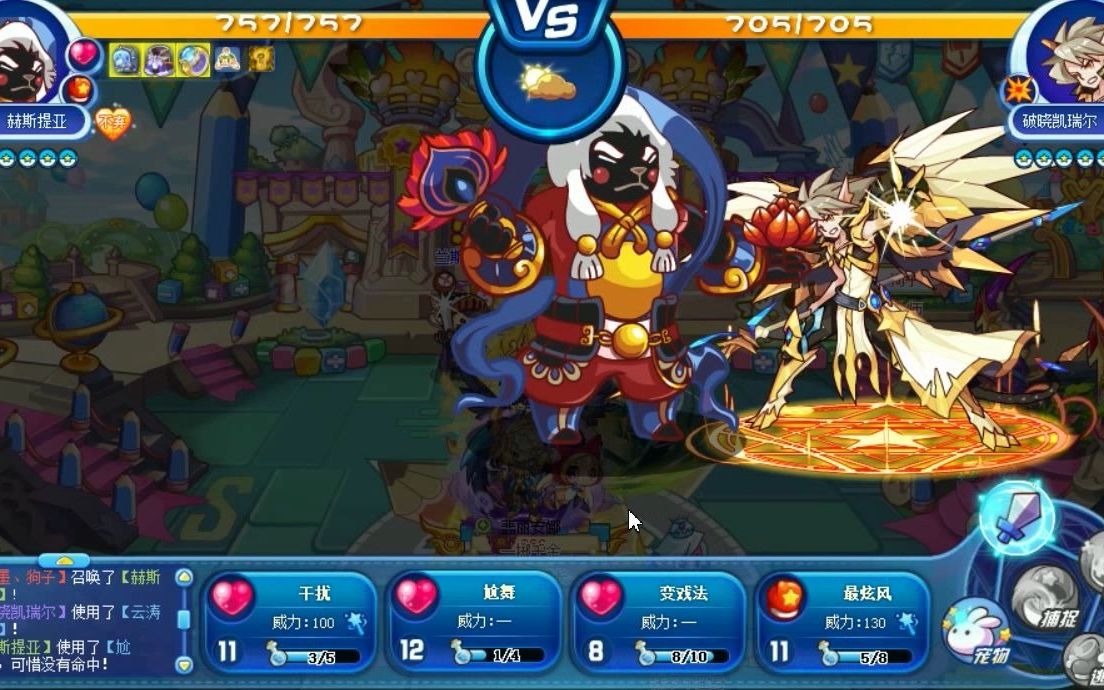Screen dimensions: 1104x690
Task: Choose the 变戏法 skill
Action: pos(659,621)
